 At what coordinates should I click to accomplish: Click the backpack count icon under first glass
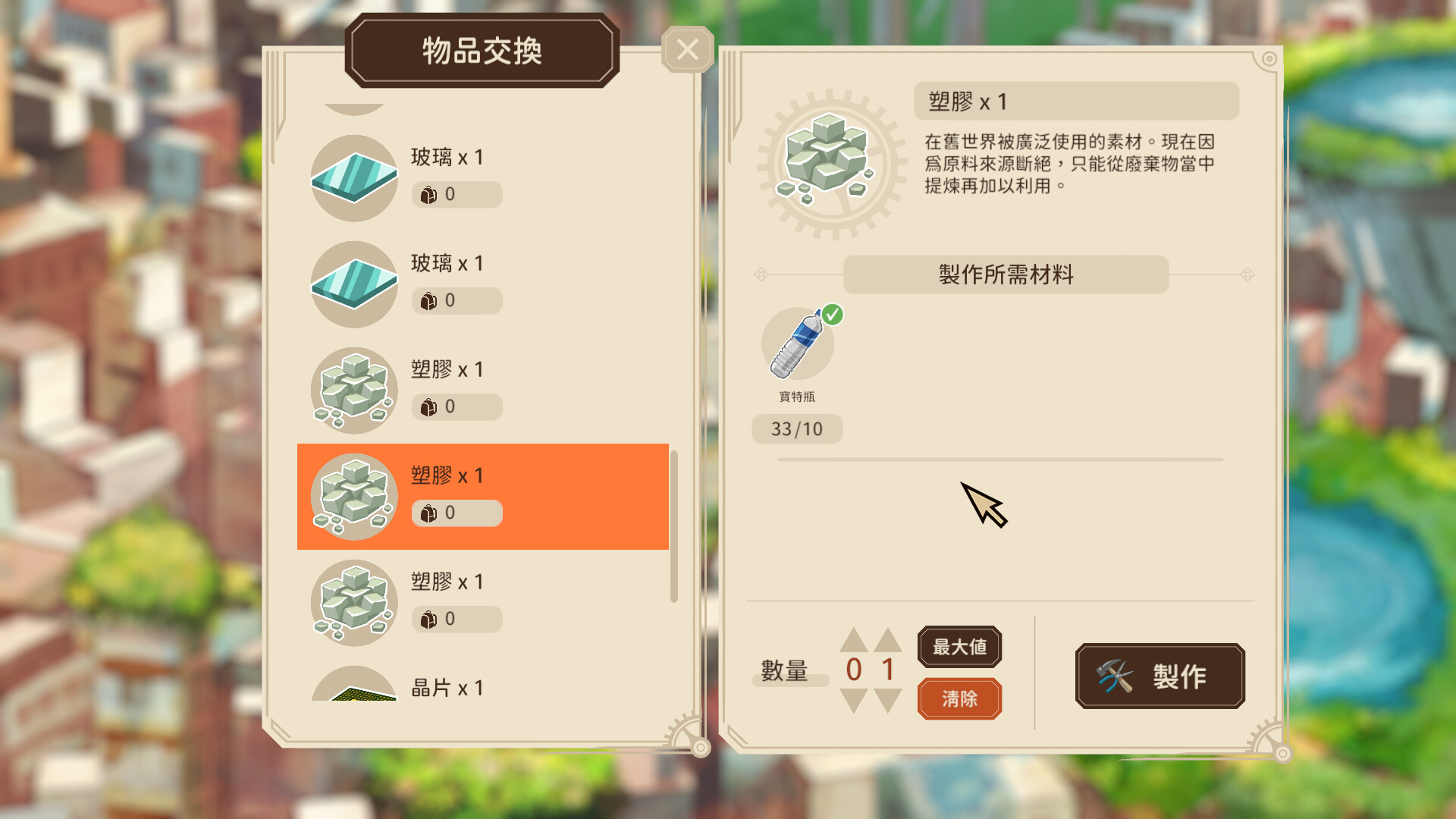point(429,194)
